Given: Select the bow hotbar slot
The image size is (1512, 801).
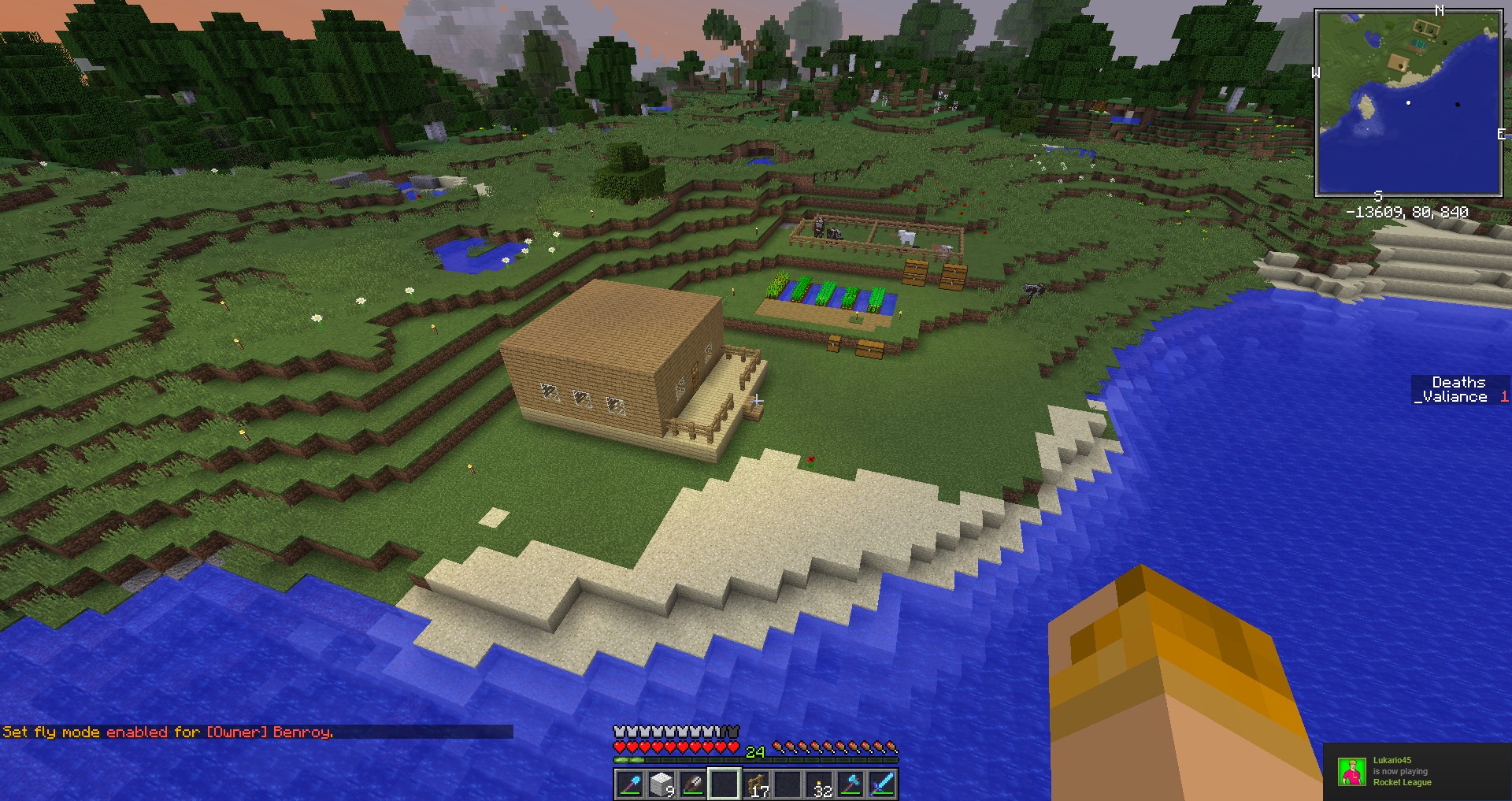Looking at the screenshot, I should pos(693,784).
